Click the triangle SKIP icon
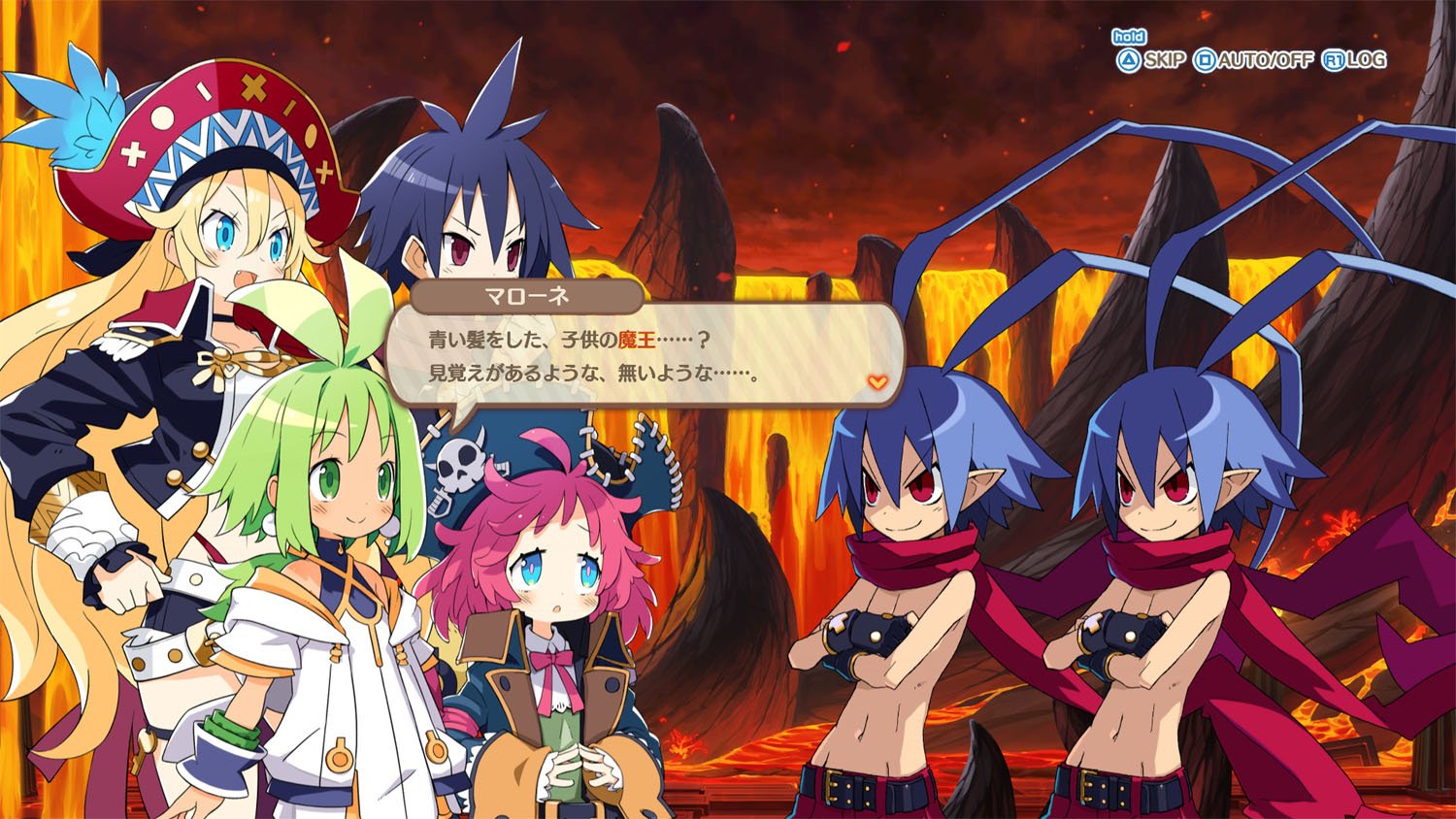The width and height of the screenshot is (1456, 819). coord(1129,58)
